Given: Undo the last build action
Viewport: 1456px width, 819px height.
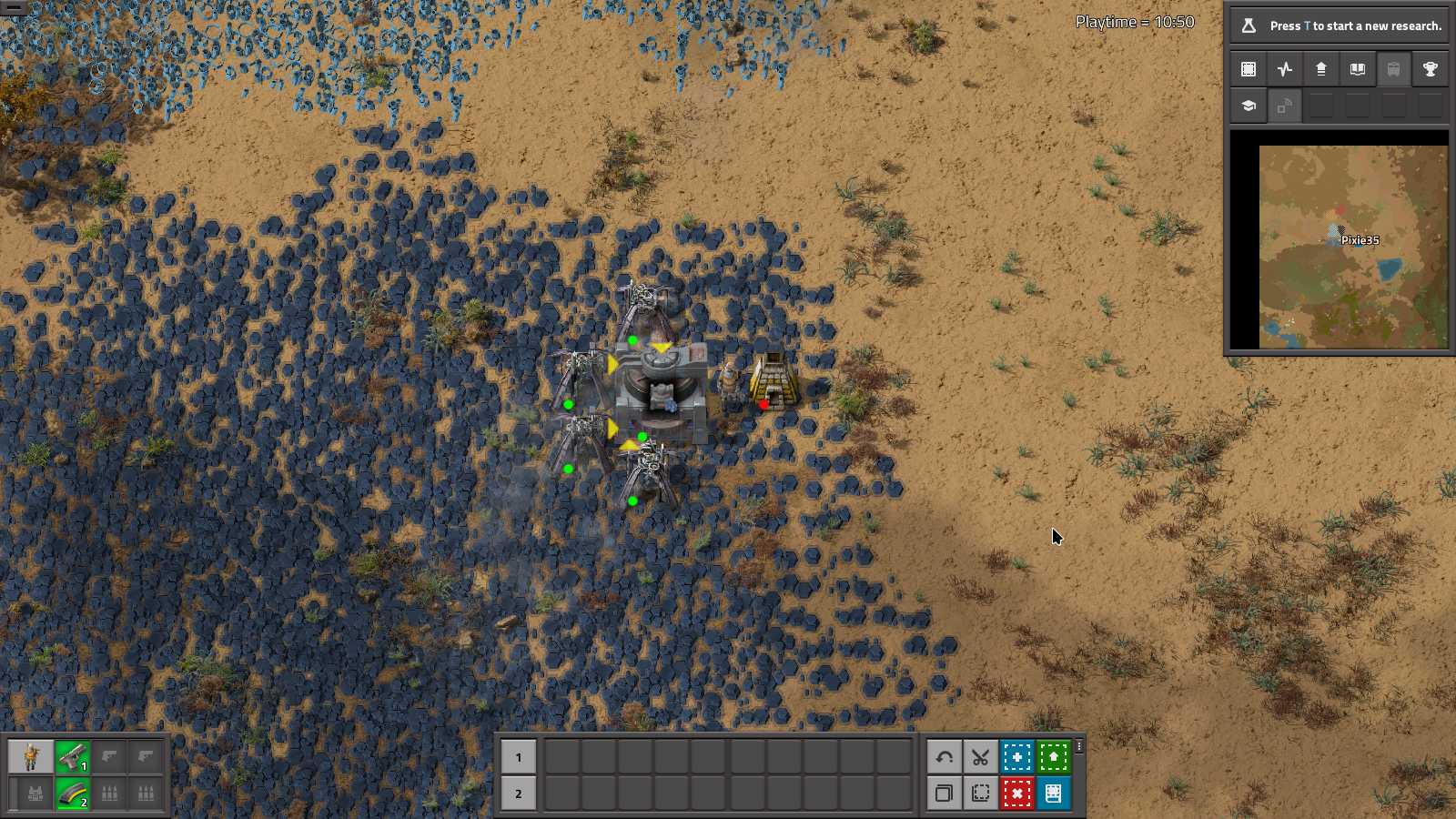Looking at the screenshot, I should (944, 757).
